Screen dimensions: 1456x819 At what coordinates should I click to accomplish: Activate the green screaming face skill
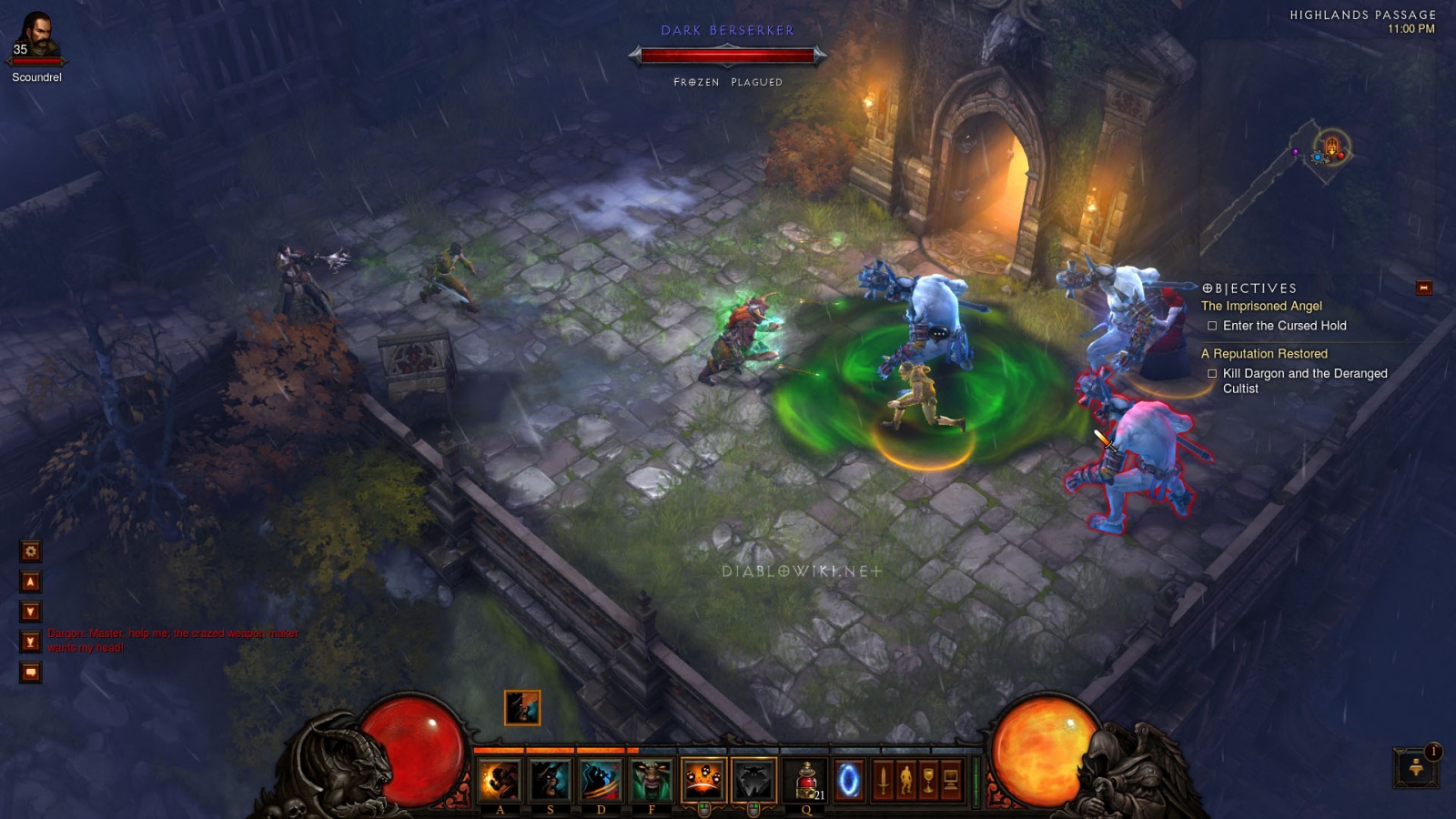(x=652, y=780)
